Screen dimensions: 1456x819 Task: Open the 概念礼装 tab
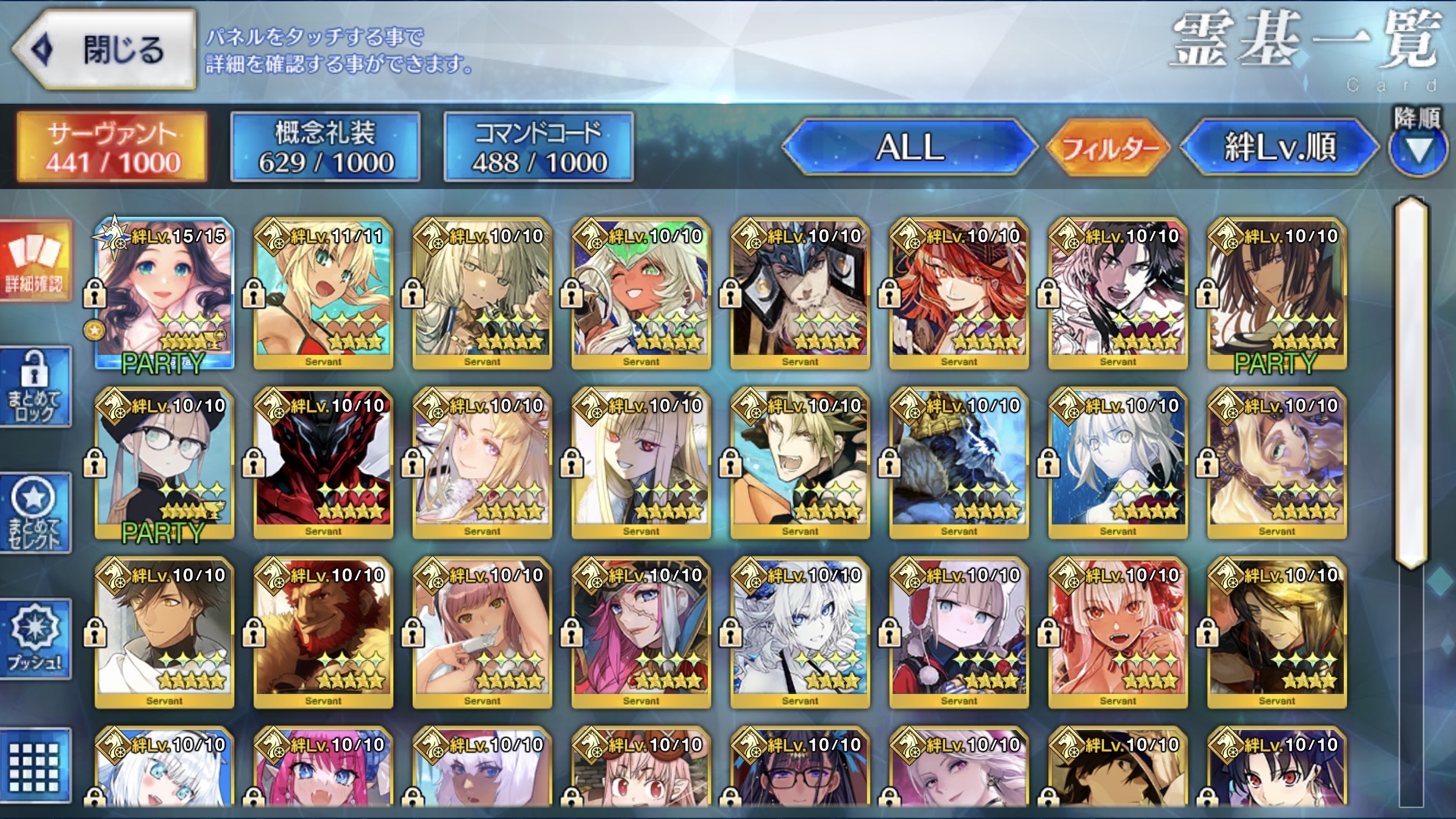coord(326,147)
